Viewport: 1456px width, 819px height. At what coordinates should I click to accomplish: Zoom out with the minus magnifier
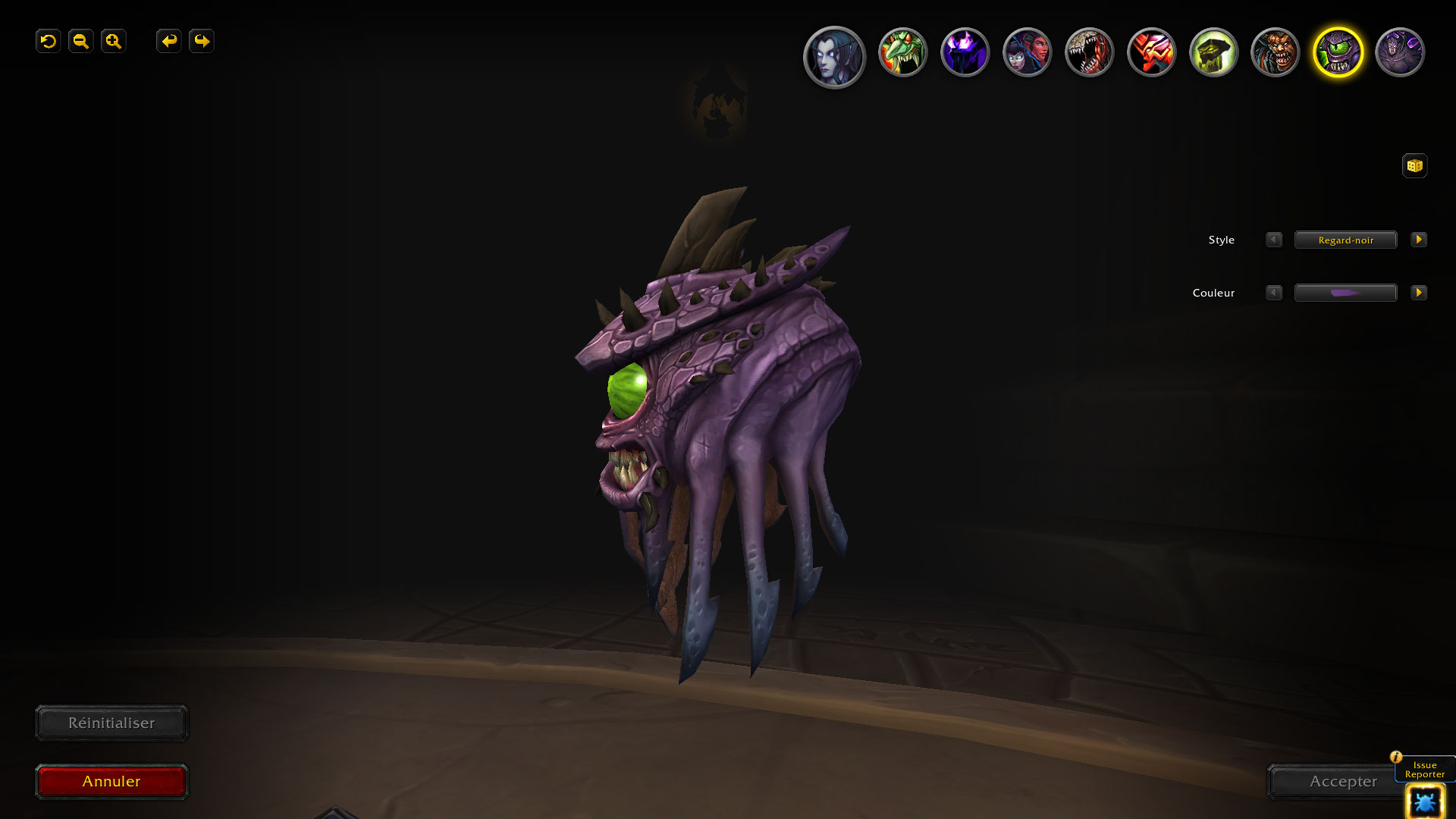coord(81,41)
